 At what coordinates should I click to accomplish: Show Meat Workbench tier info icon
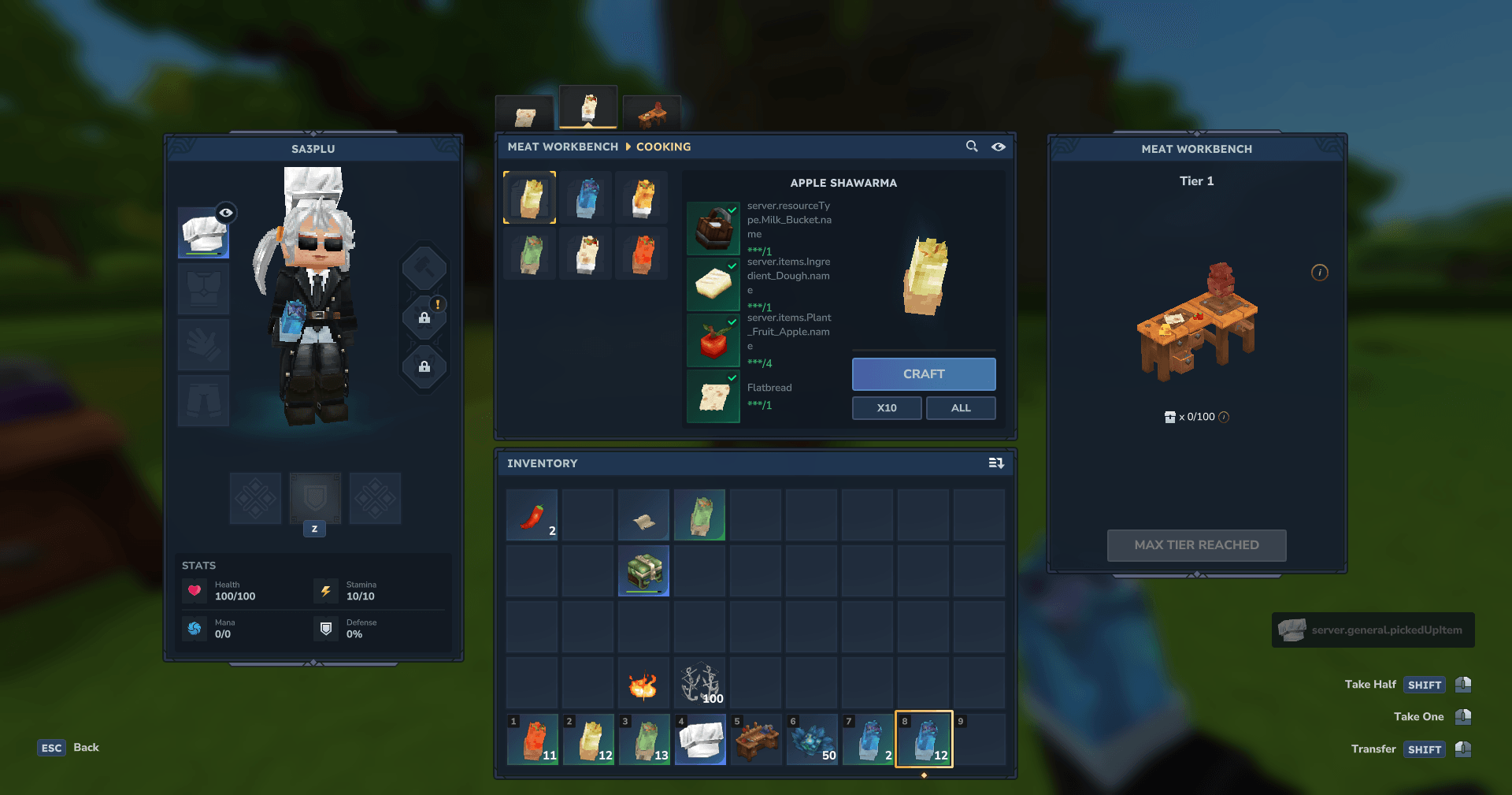click(x=1319, y=273)
